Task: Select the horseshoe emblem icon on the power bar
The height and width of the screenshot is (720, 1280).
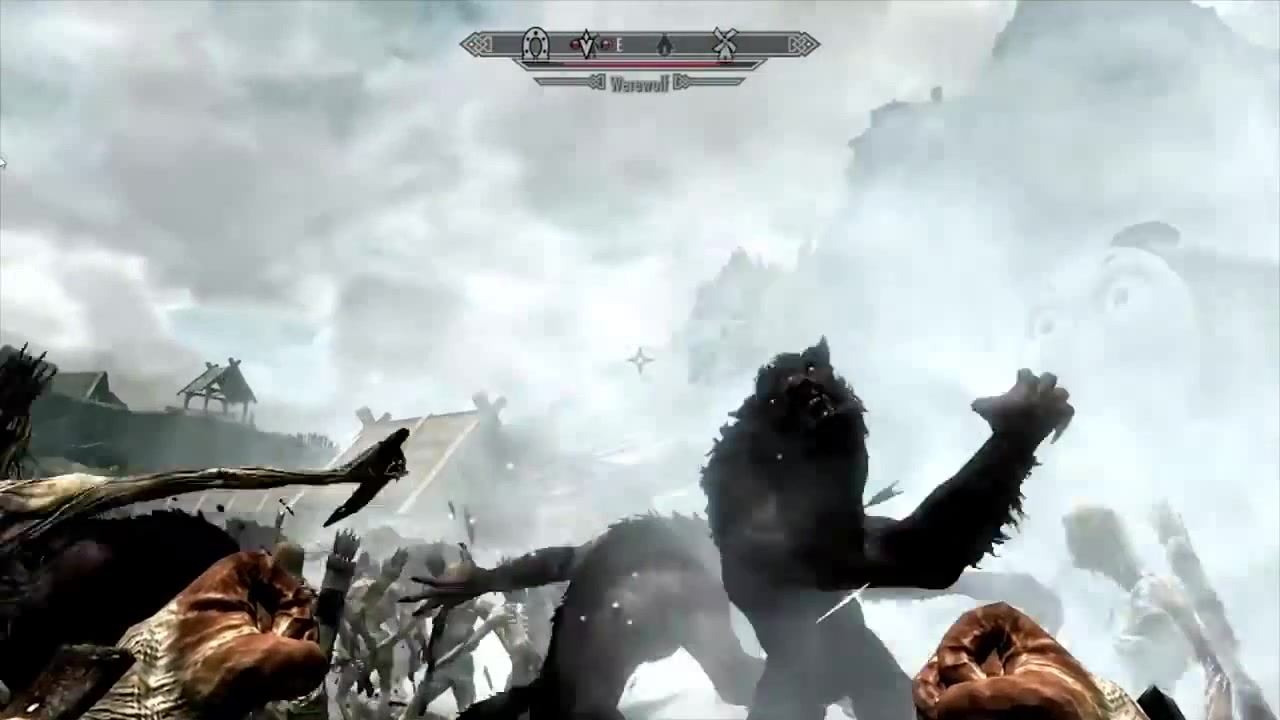Action: coord(536,45)
